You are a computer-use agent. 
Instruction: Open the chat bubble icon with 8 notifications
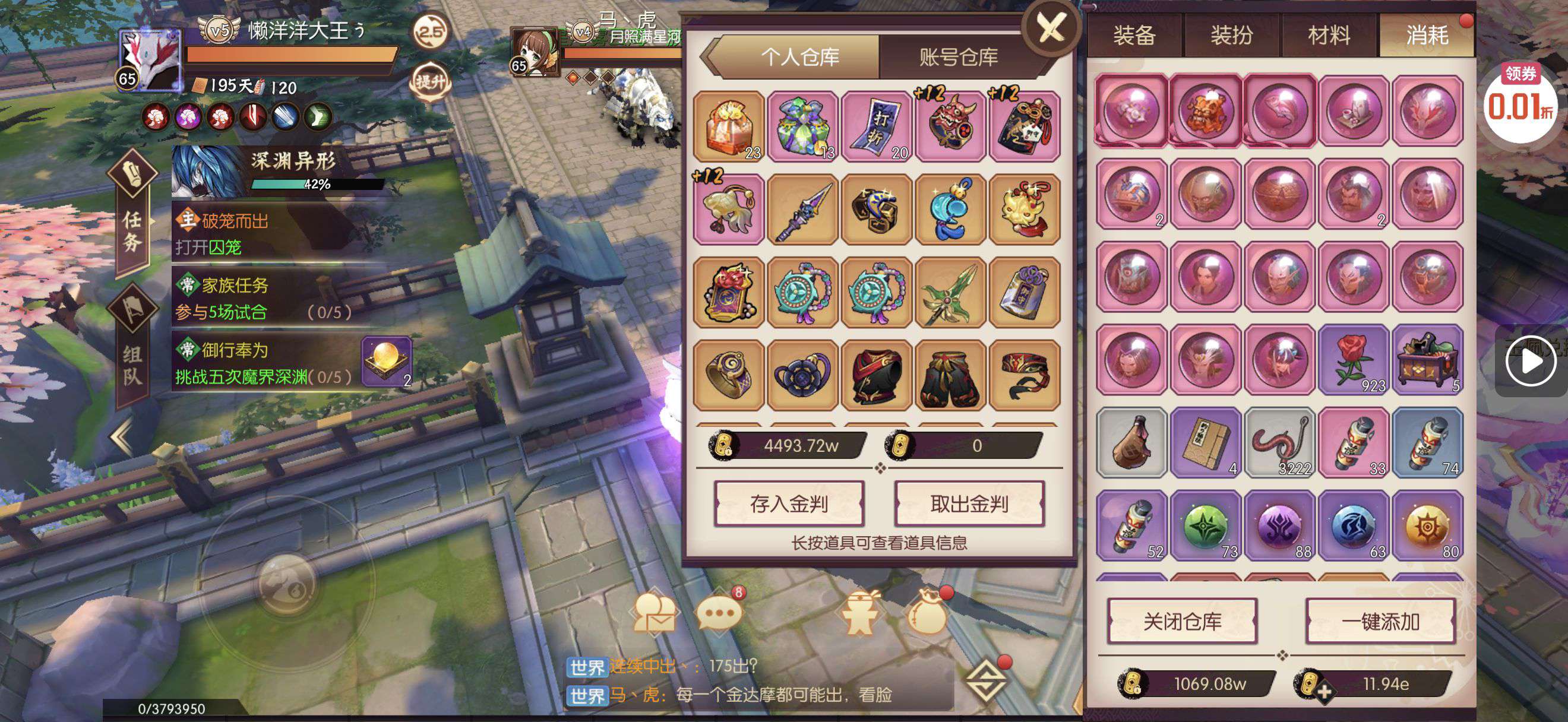(x=719, y=612)
